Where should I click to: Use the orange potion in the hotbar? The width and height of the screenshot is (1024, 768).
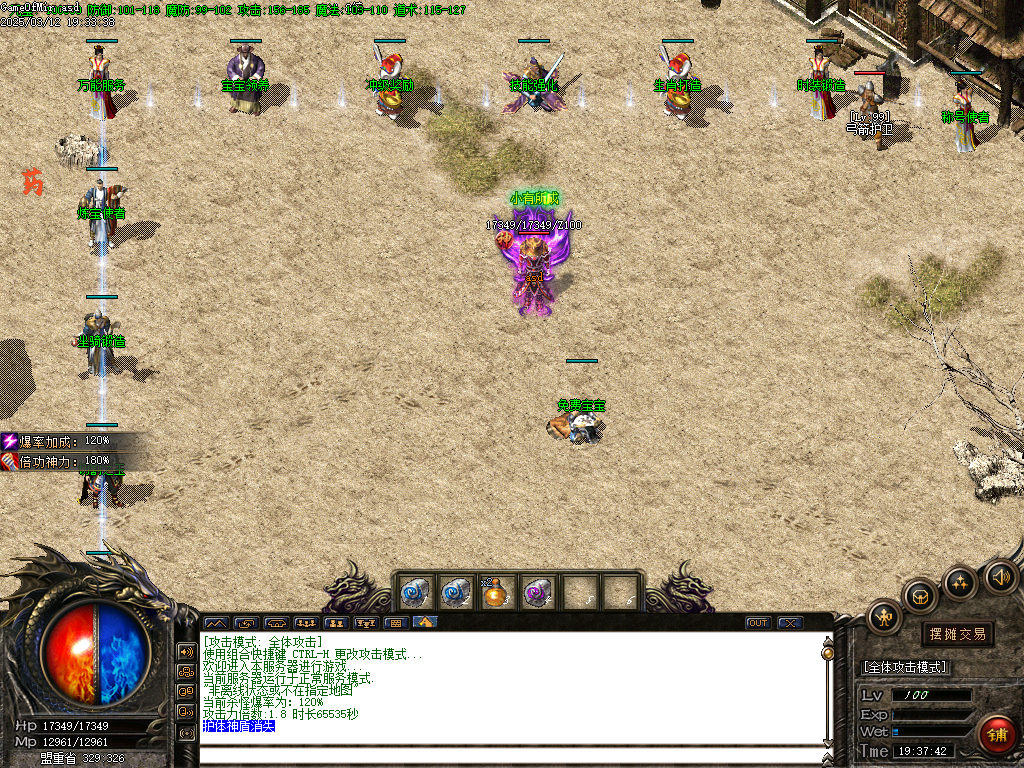click(494, 593)
